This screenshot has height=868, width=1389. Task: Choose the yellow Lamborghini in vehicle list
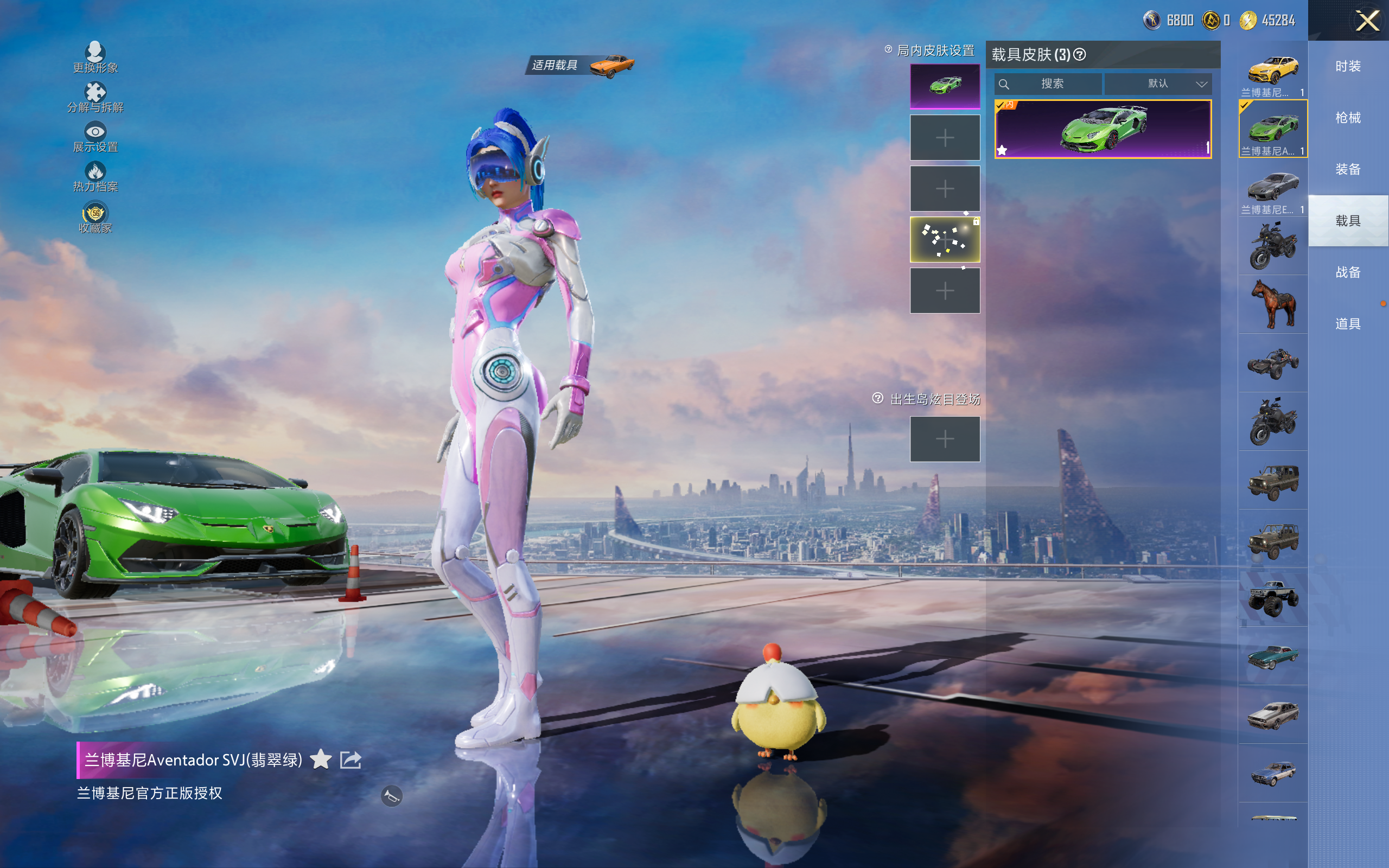(x=1272, y=71)
